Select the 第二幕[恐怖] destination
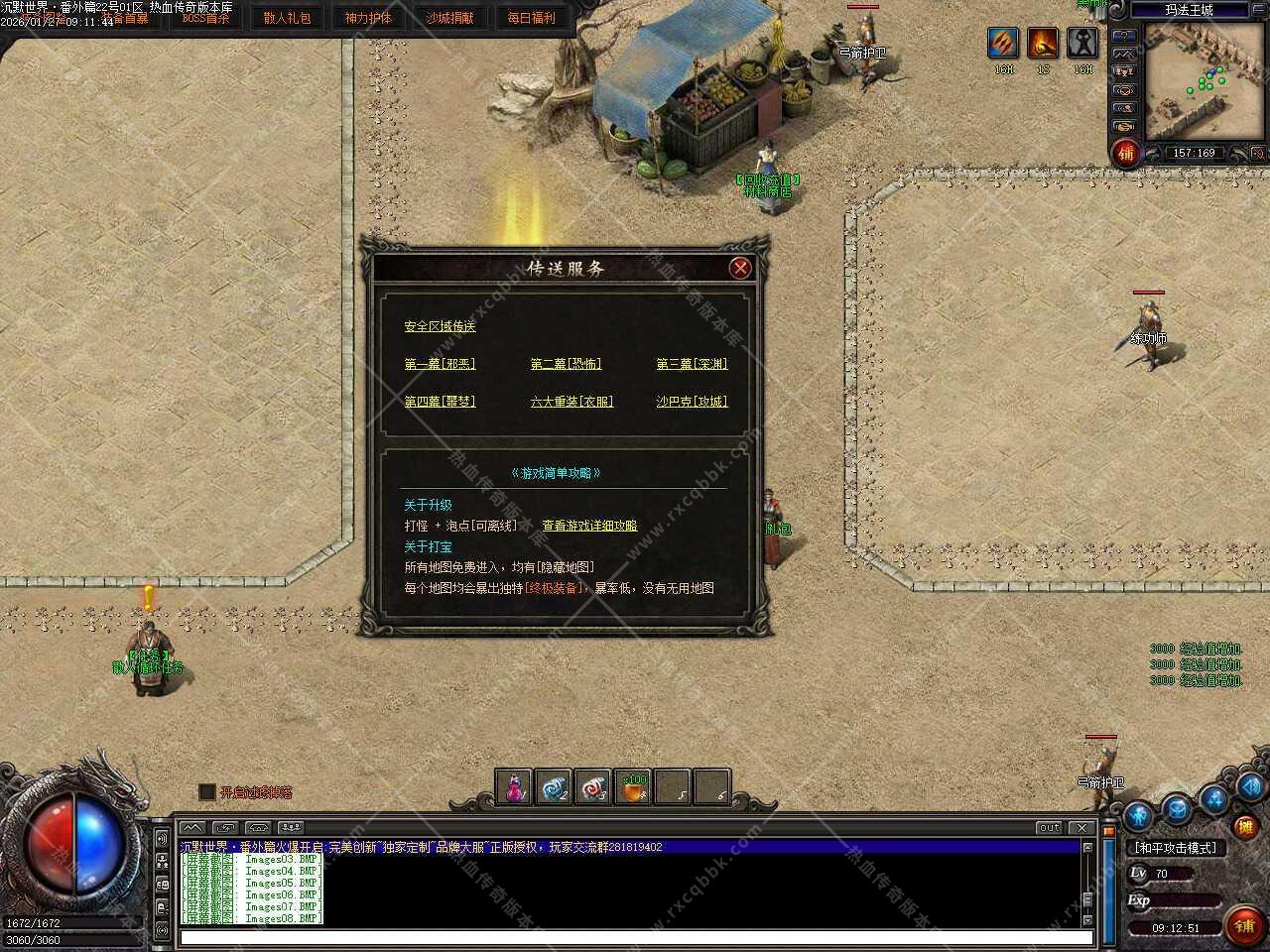This screenshot has width=1270, height=952. click(x=566, y=364)
